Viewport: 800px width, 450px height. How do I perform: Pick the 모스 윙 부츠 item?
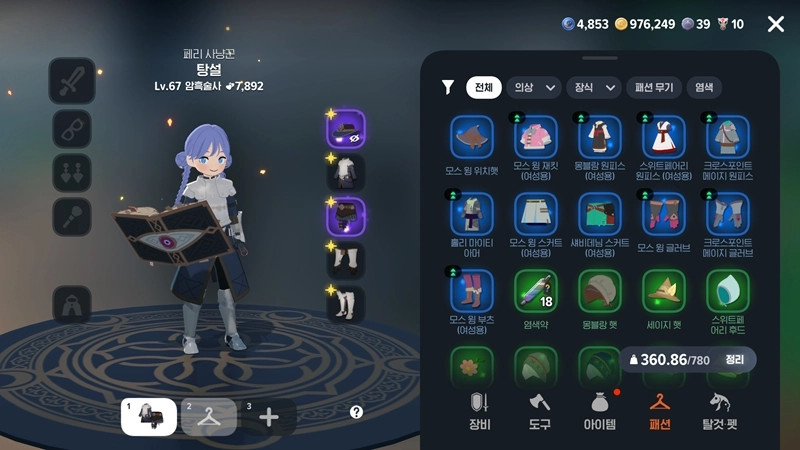click(471, 291)
